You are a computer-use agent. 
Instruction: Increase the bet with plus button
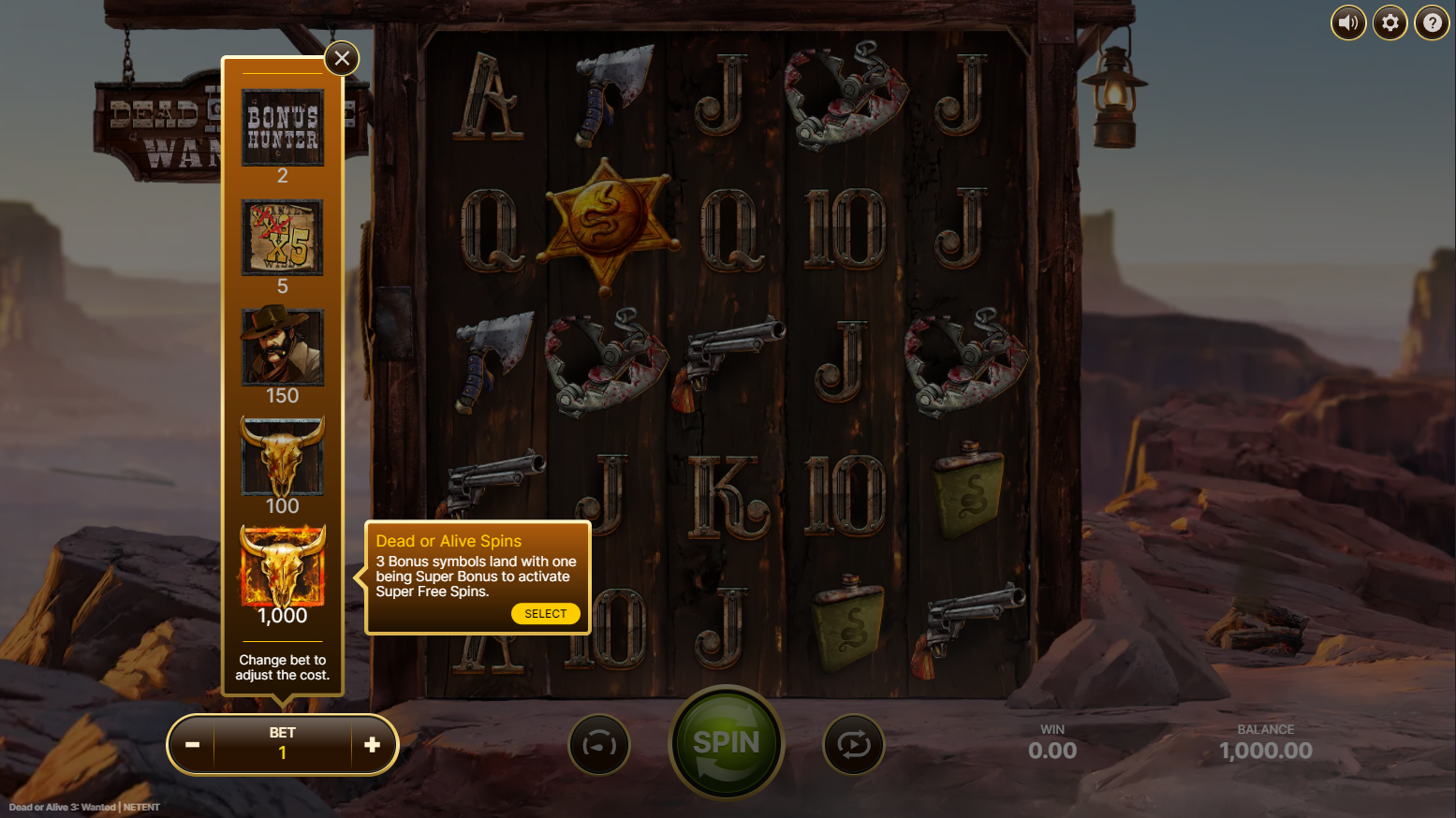(372, 745)
